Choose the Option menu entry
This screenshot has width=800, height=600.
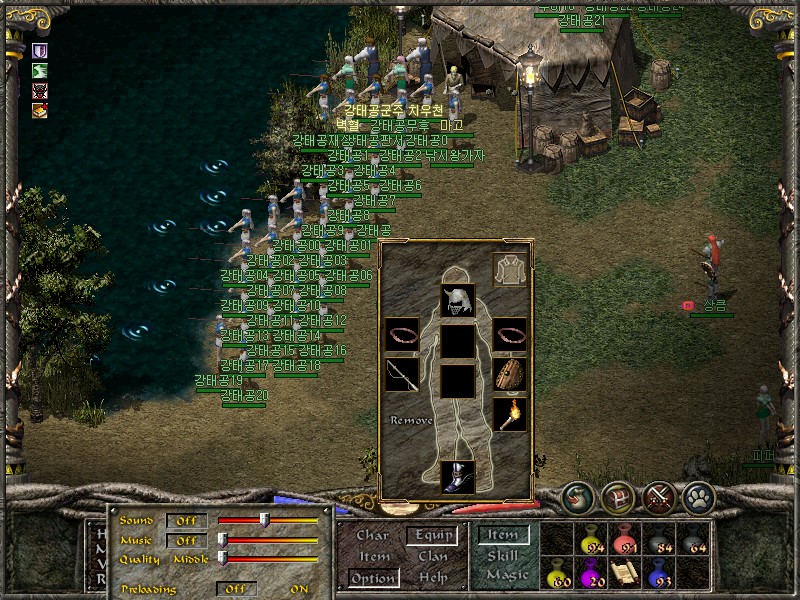click(x=373, y=578)
